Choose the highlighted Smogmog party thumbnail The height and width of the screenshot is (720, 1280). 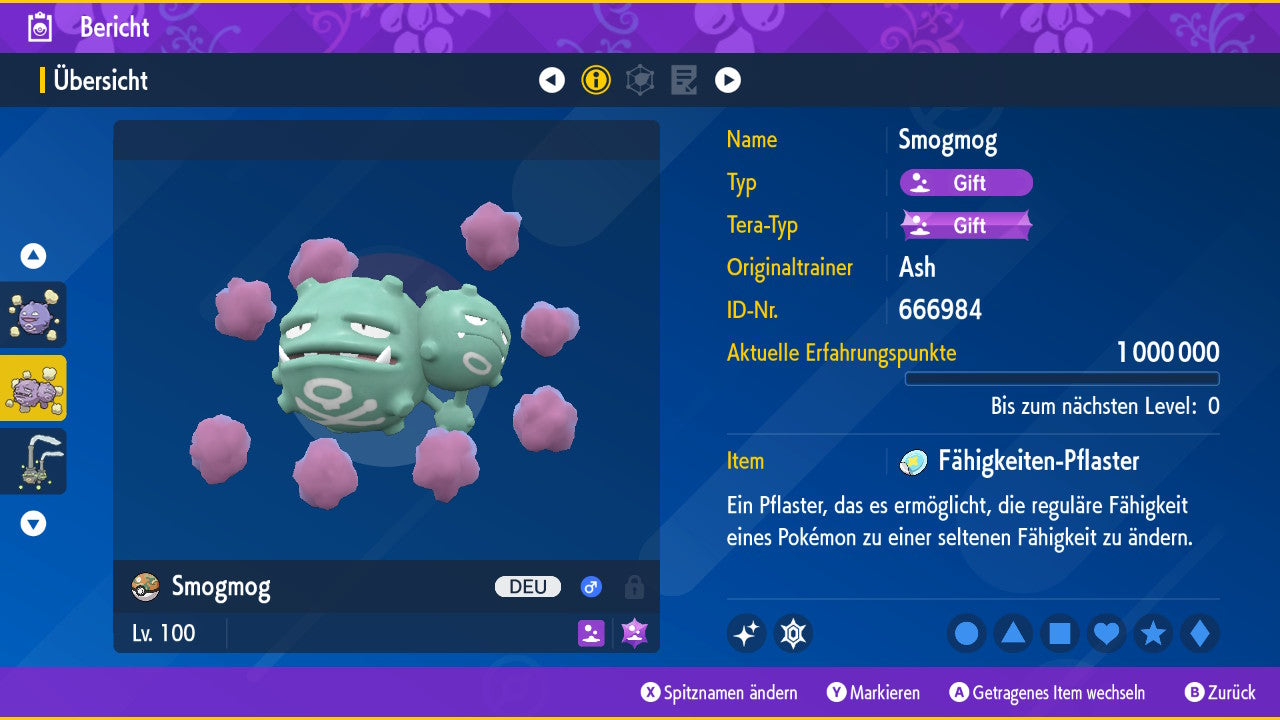coord(34,388)
